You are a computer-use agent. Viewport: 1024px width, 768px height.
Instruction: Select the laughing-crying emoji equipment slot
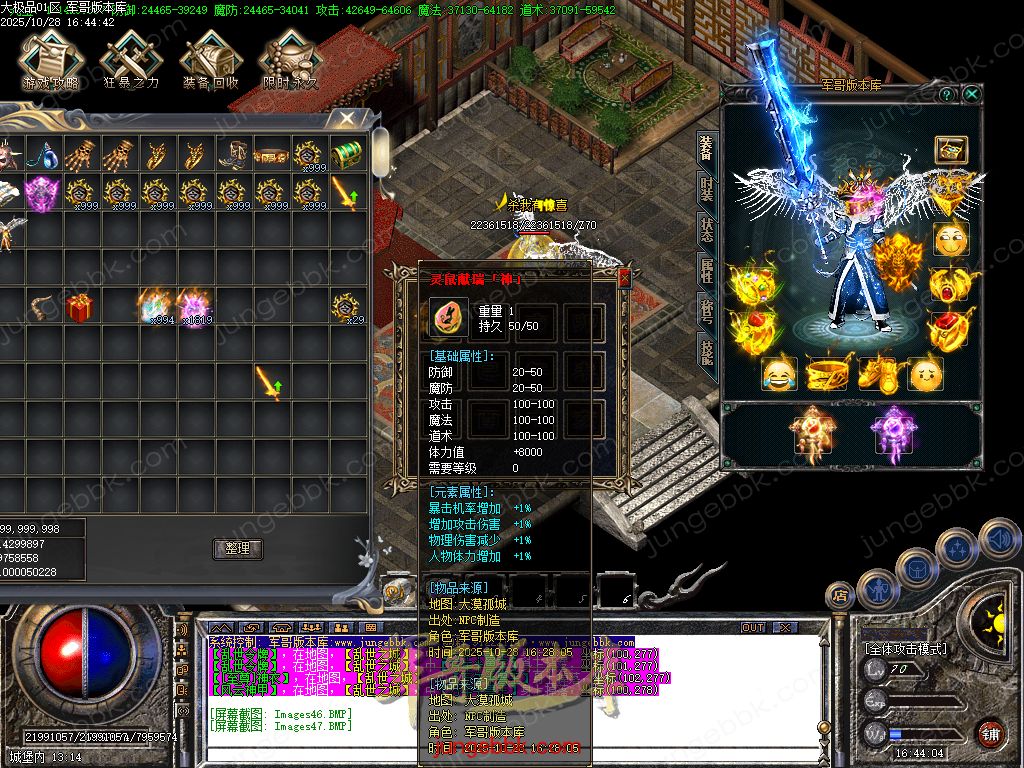click(x=780, y=375)
